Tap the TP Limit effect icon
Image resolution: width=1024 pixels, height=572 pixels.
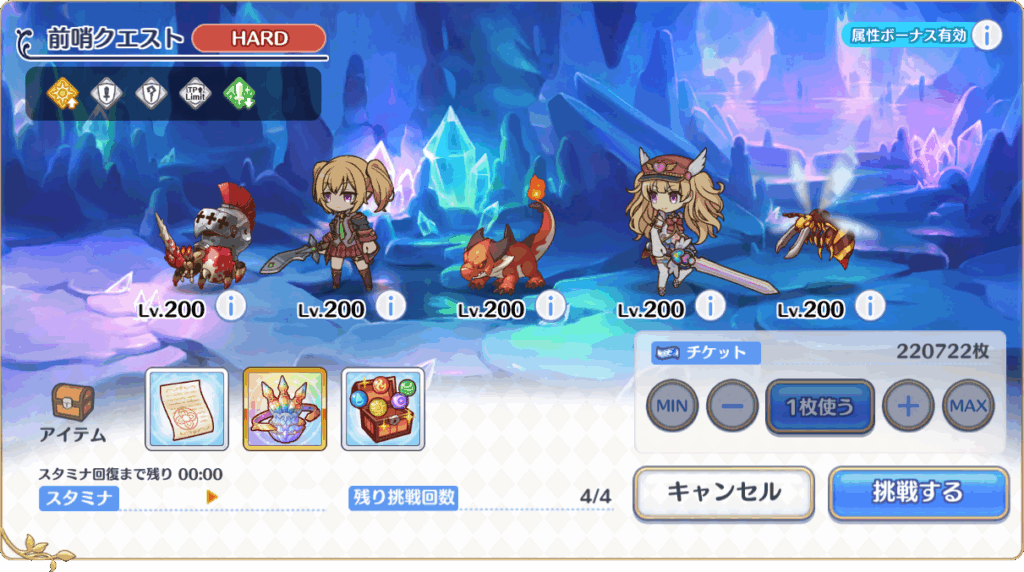pyautogui.click(x=194, y=93)
